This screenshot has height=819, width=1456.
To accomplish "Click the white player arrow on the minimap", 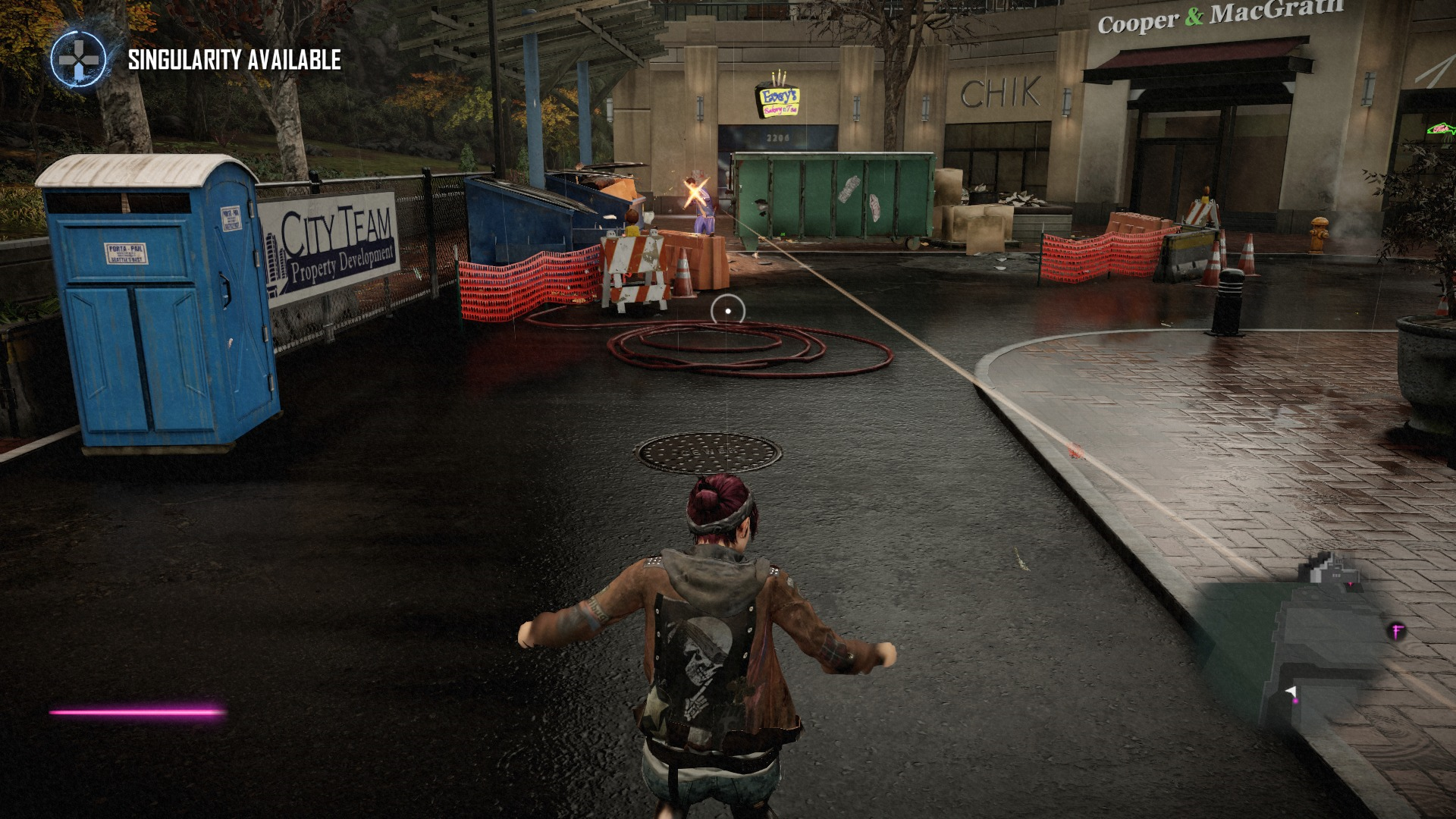I will [x=1290, y=689].
